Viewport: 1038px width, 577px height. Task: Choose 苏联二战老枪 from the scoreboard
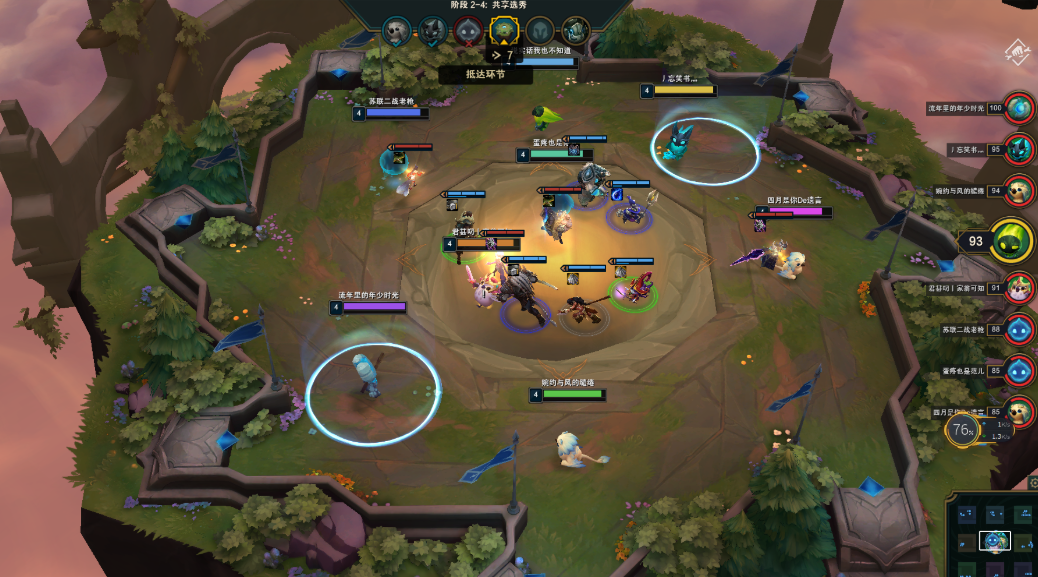pyautogui.click(x=1019, y=329)
